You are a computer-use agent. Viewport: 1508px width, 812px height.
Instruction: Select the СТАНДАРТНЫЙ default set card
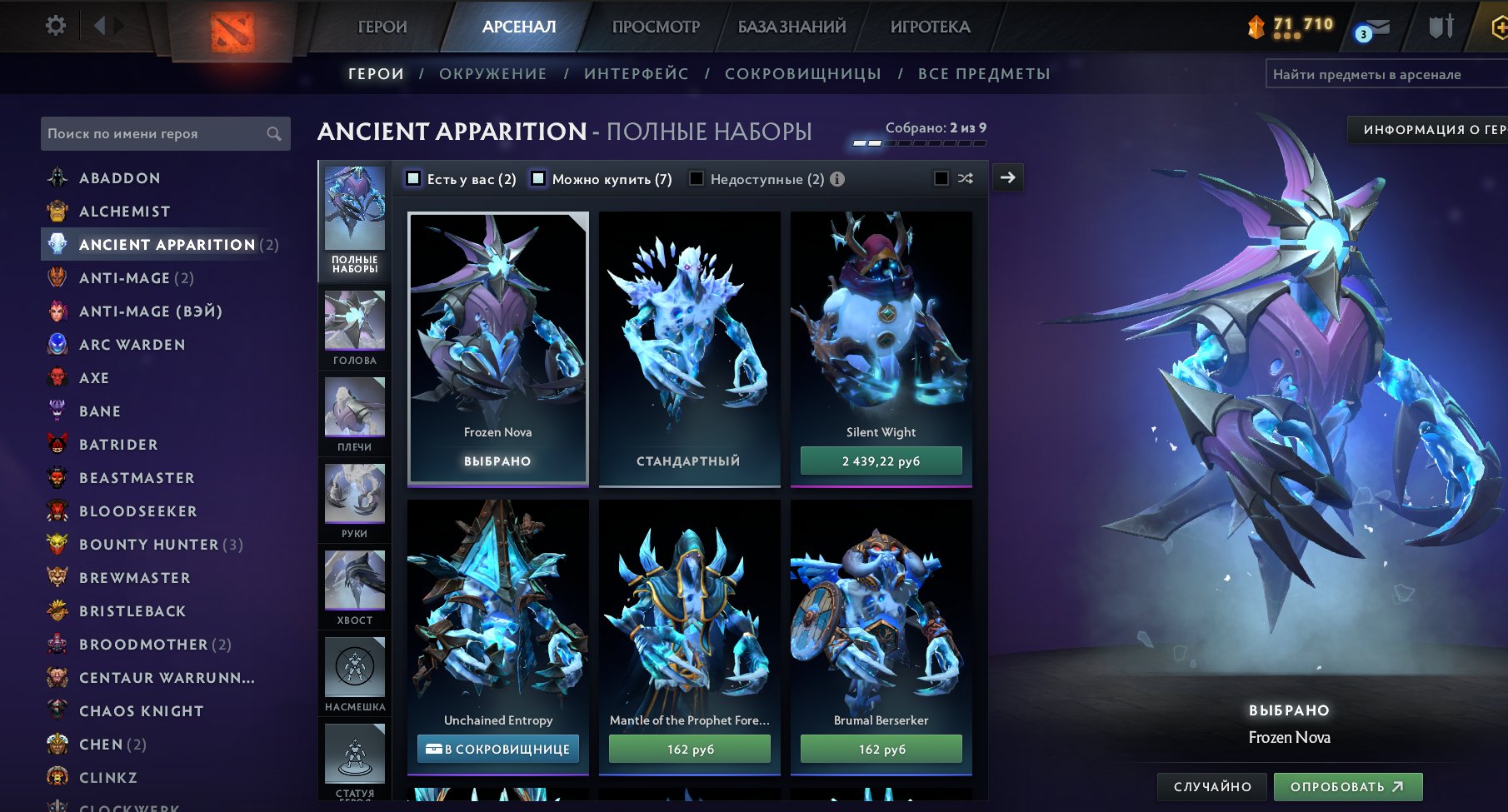tap(689, 350)
